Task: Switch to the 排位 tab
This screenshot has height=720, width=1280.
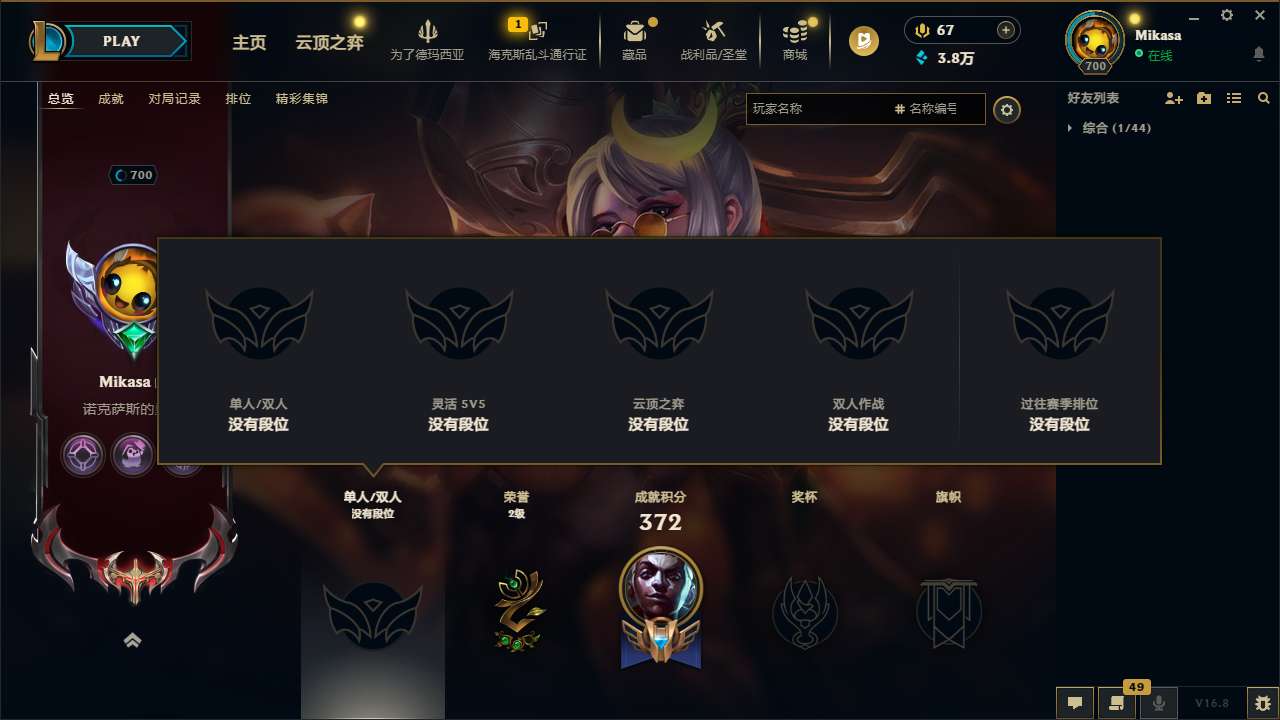Action: [239, 99]
